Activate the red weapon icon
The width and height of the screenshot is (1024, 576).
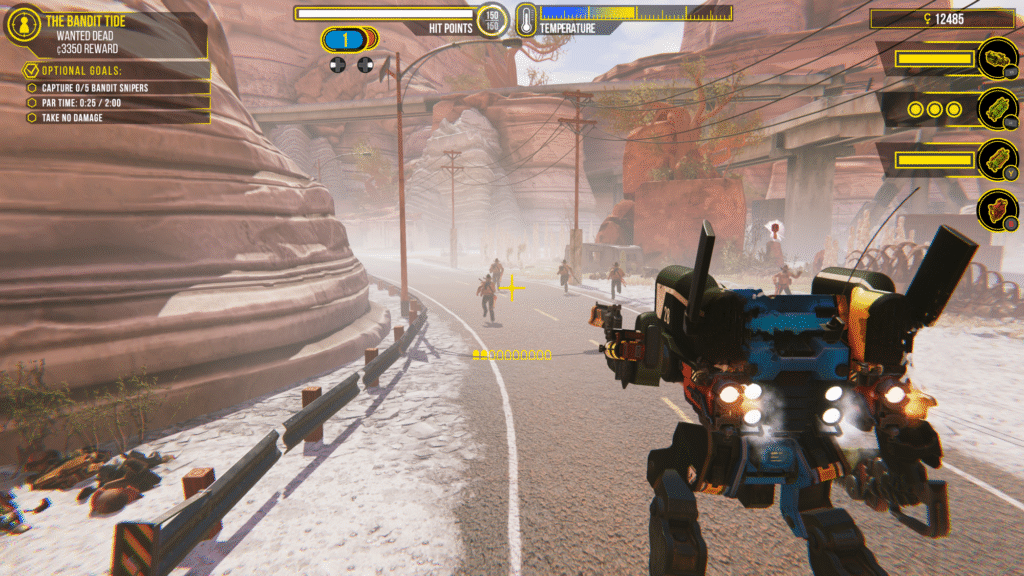coord(997,209)
